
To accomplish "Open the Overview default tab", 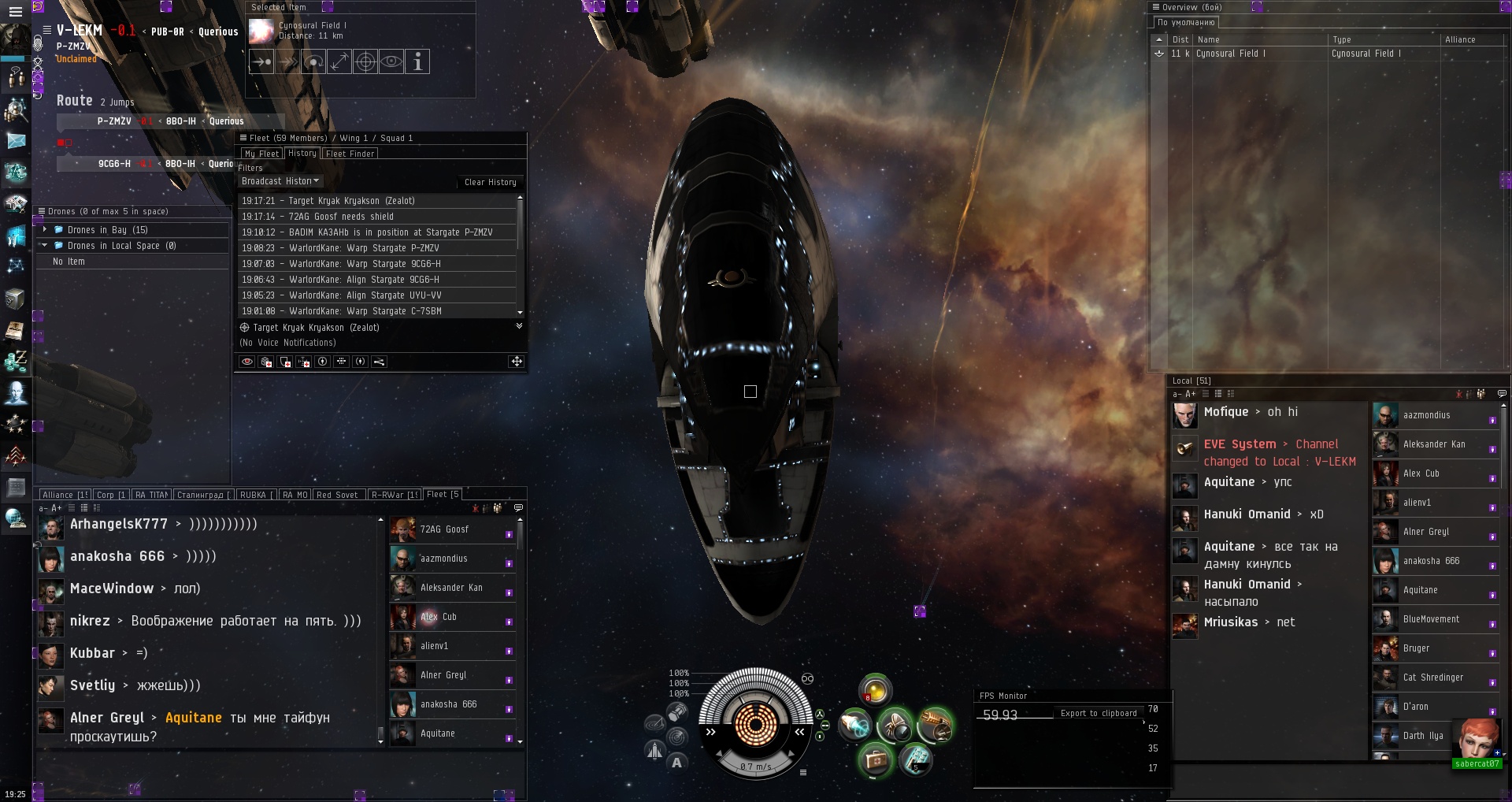I will tap(1185, 23).
